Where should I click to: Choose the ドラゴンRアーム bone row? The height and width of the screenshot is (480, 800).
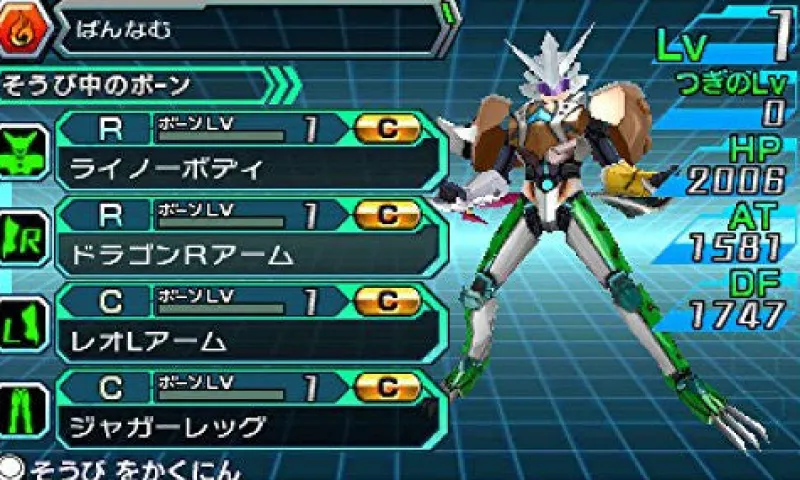pos(250,236)
